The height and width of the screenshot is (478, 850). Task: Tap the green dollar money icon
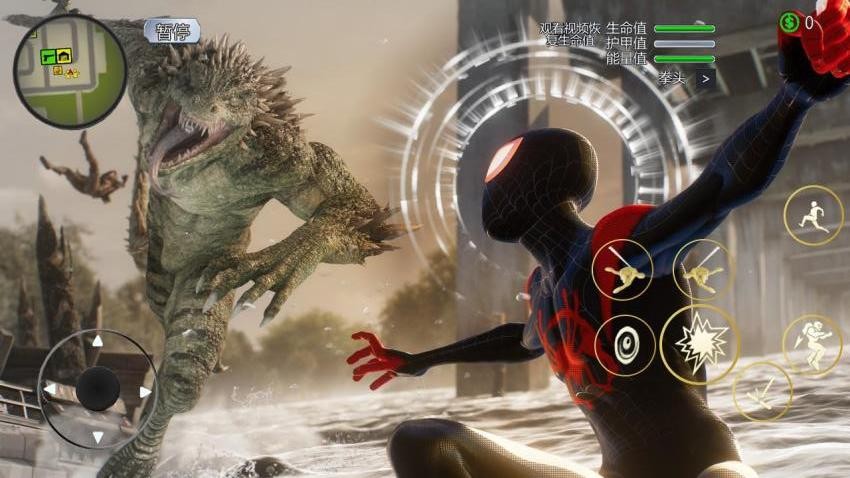(x=790, y=22)
